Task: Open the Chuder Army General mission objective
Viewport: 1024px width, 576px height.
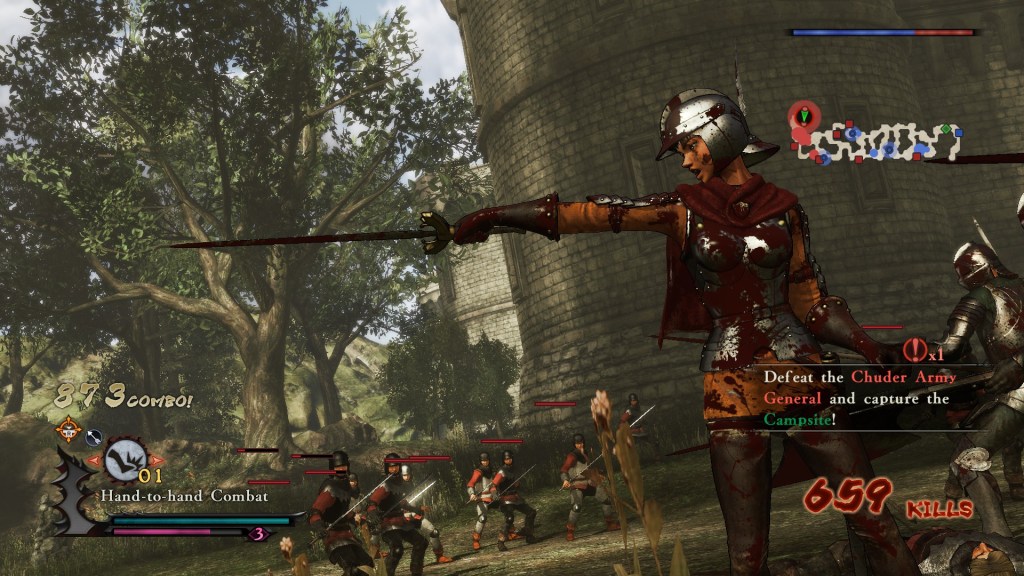Action: [x=856, y=398]
